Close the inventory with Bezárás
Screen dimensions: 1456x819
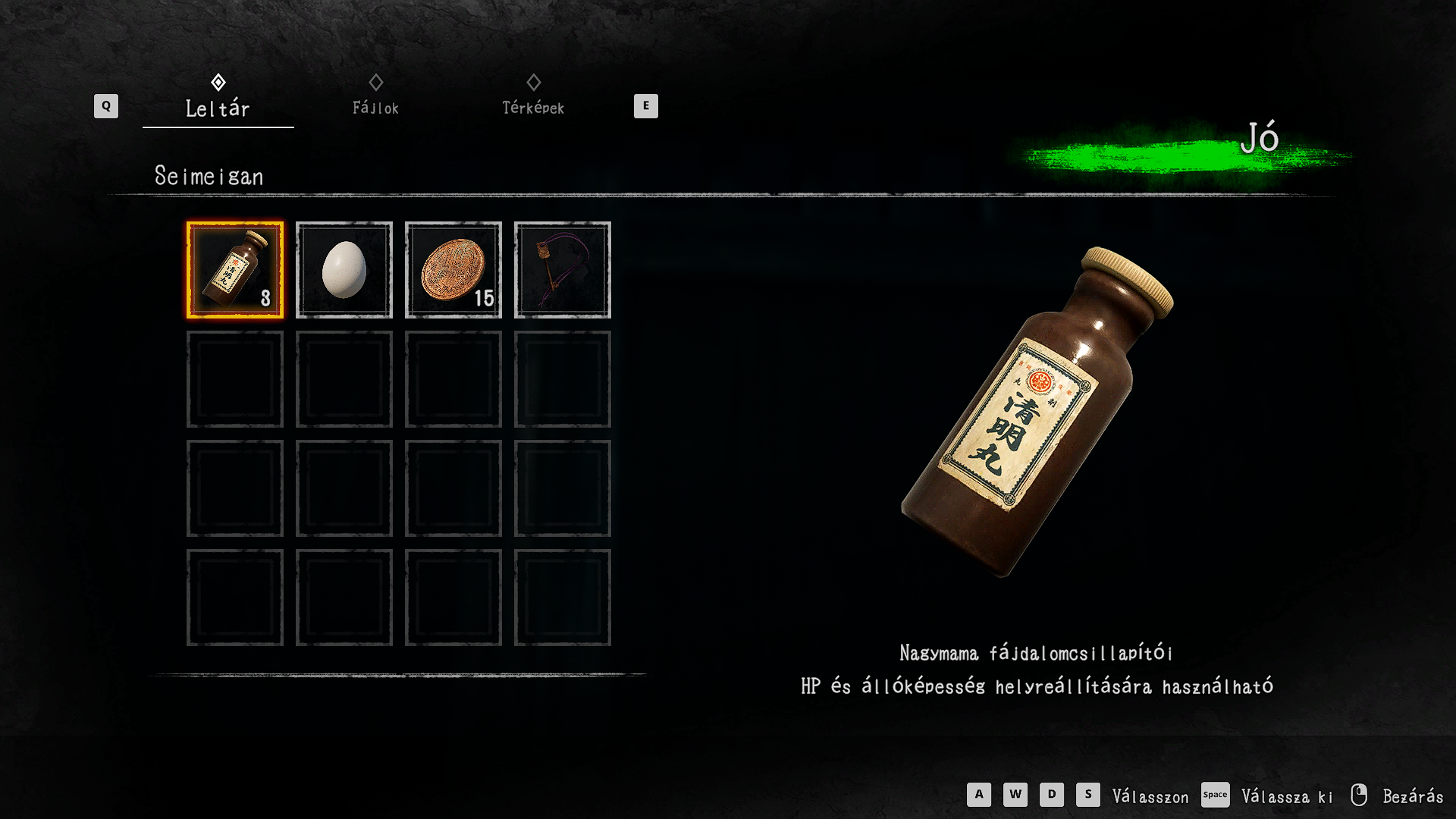(1412, 796)
